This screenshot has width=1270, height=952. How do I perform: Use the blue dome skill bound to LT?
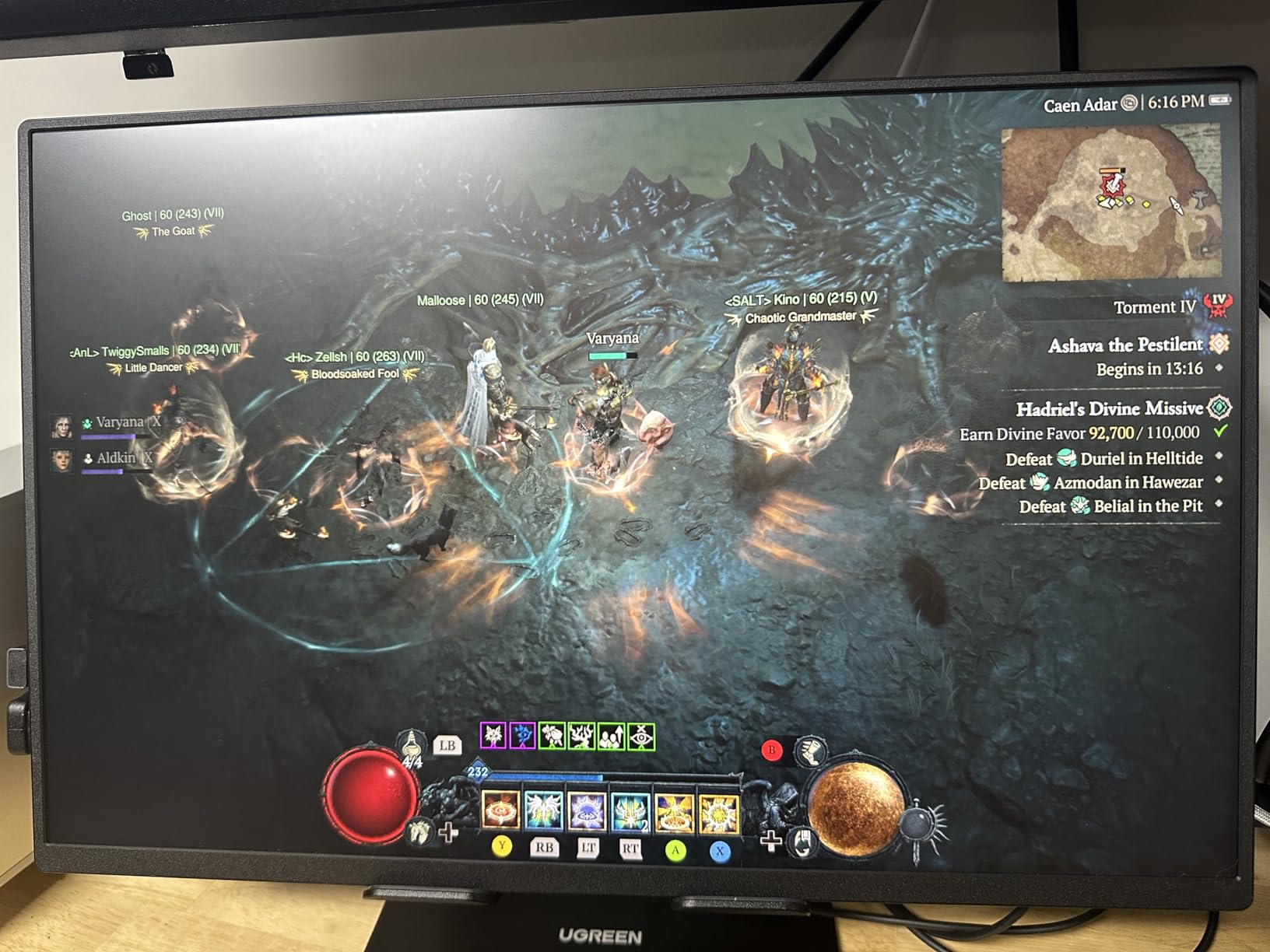[x=585, y=810]
